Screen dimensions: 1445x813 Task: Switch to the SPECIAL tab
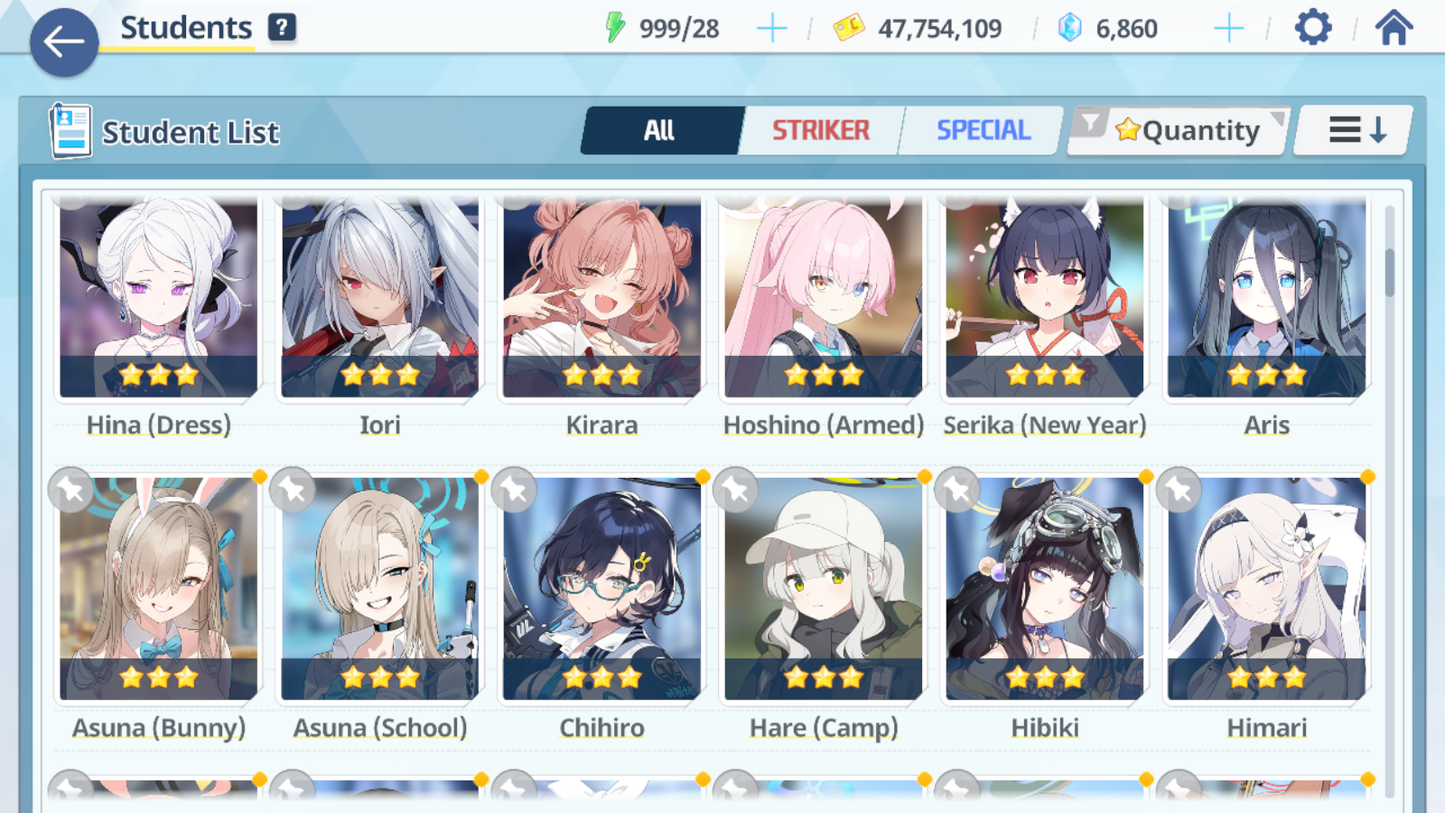tap(982, 130)
